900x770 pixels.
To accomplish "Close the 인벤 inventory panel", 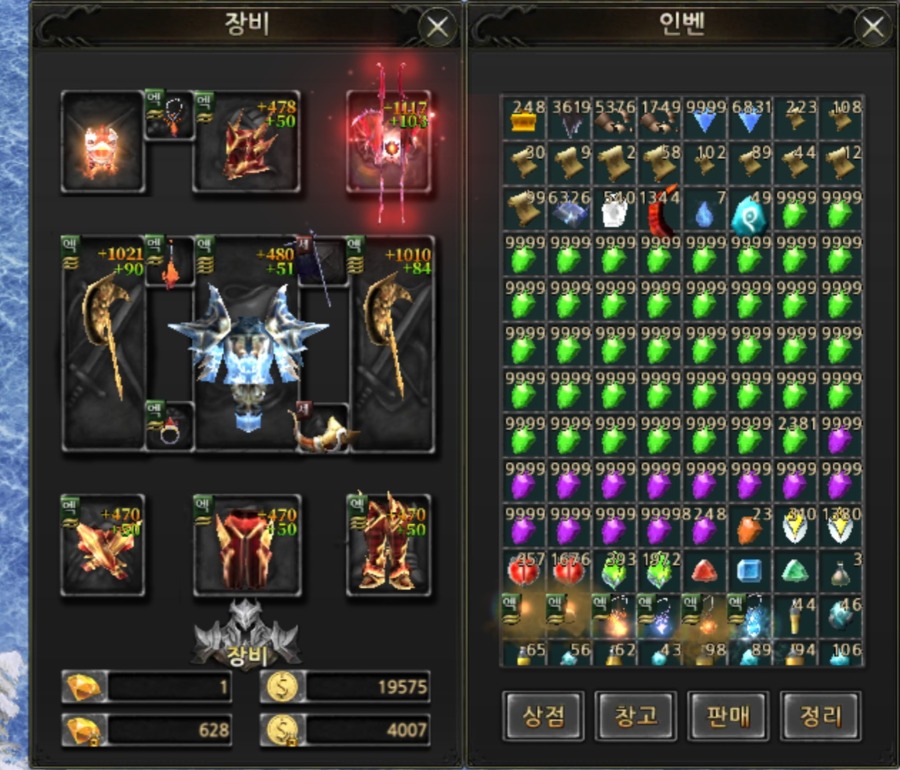I will (873, 27).
